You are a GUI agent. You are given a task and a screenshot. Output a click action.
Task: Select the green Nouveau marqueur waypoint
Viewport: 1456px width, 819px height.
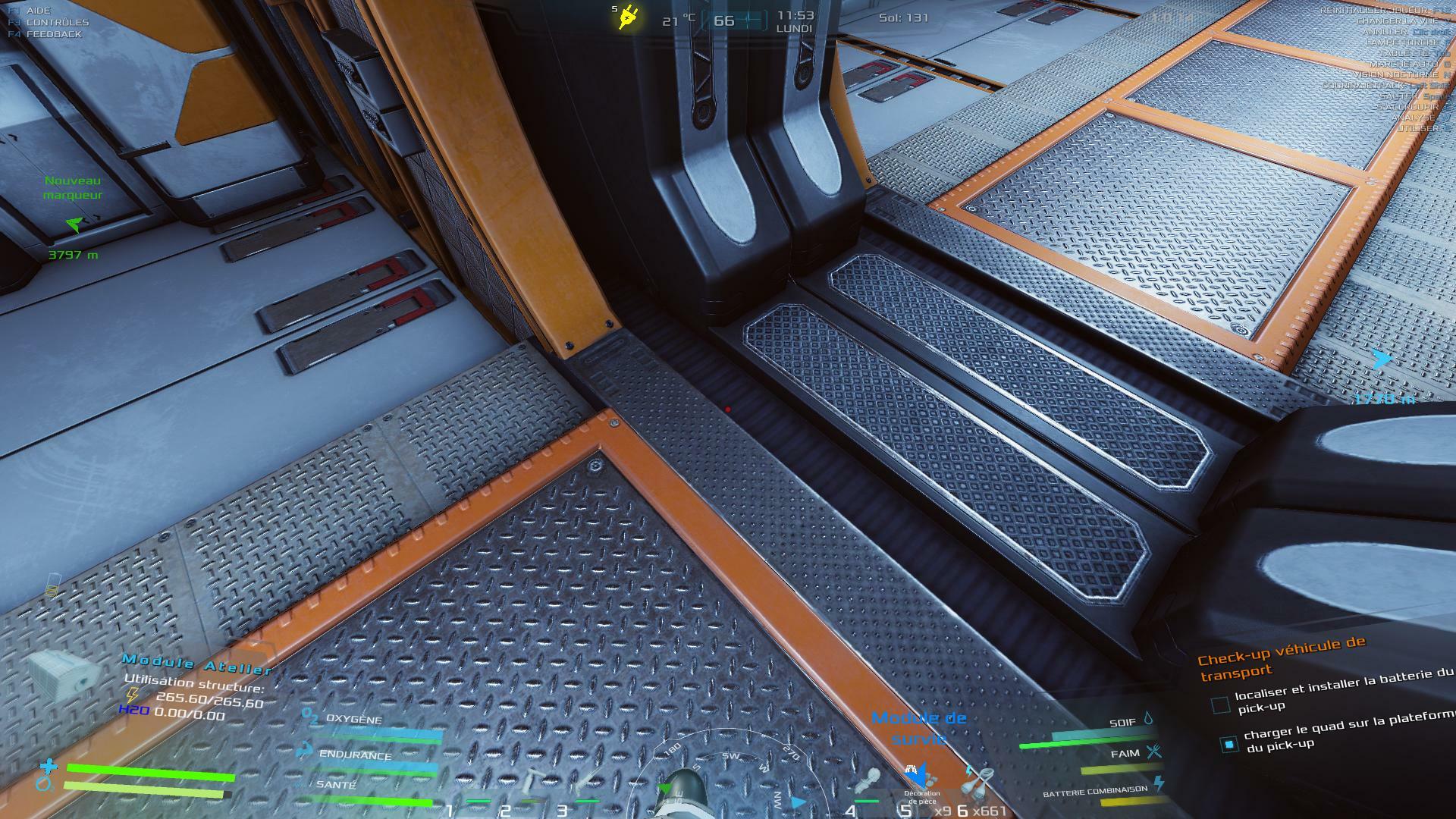[x=73, y=224]
